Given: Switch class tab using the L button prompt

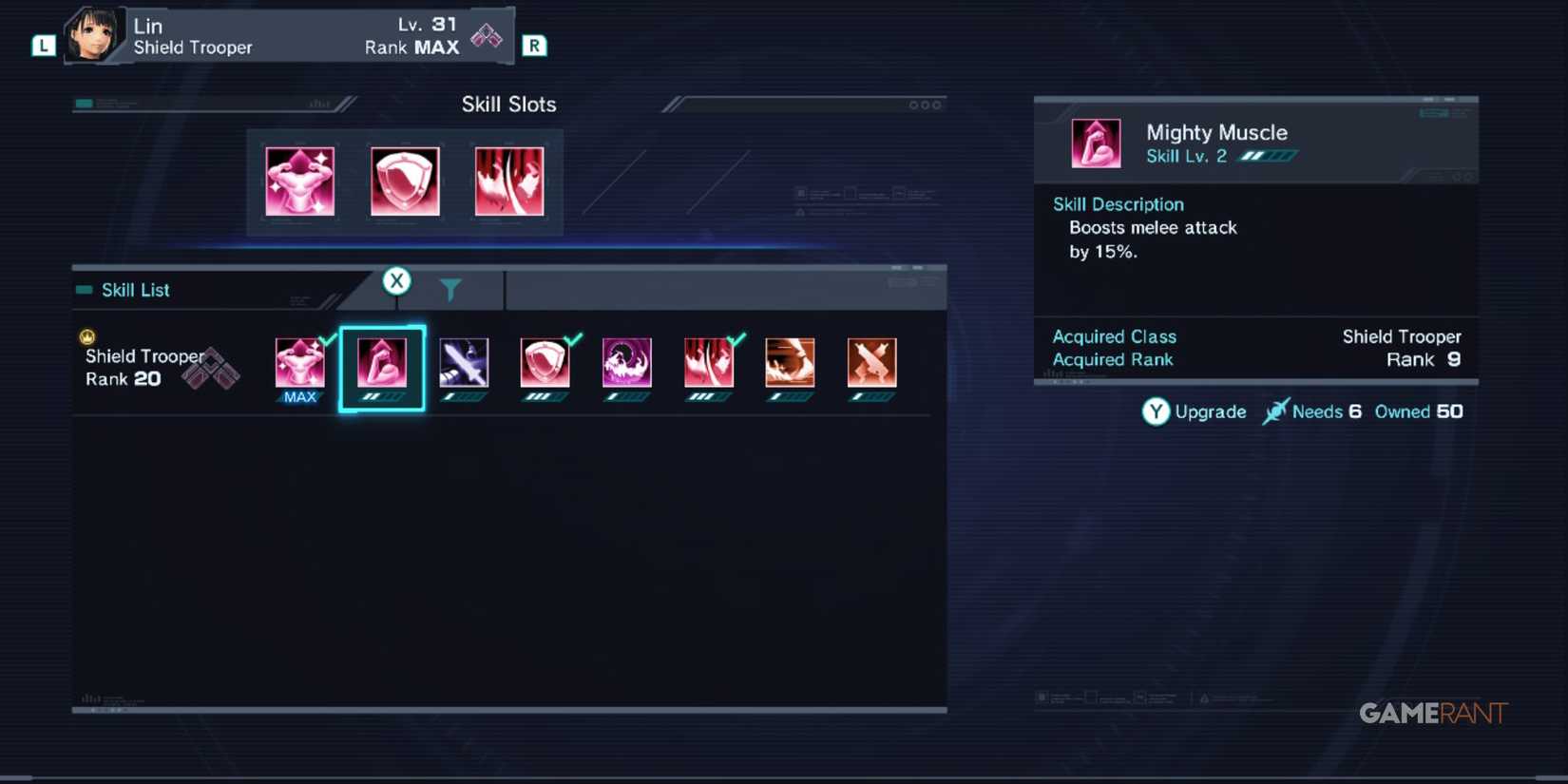Looking at the screenshot, I should [x=42, y=44].
